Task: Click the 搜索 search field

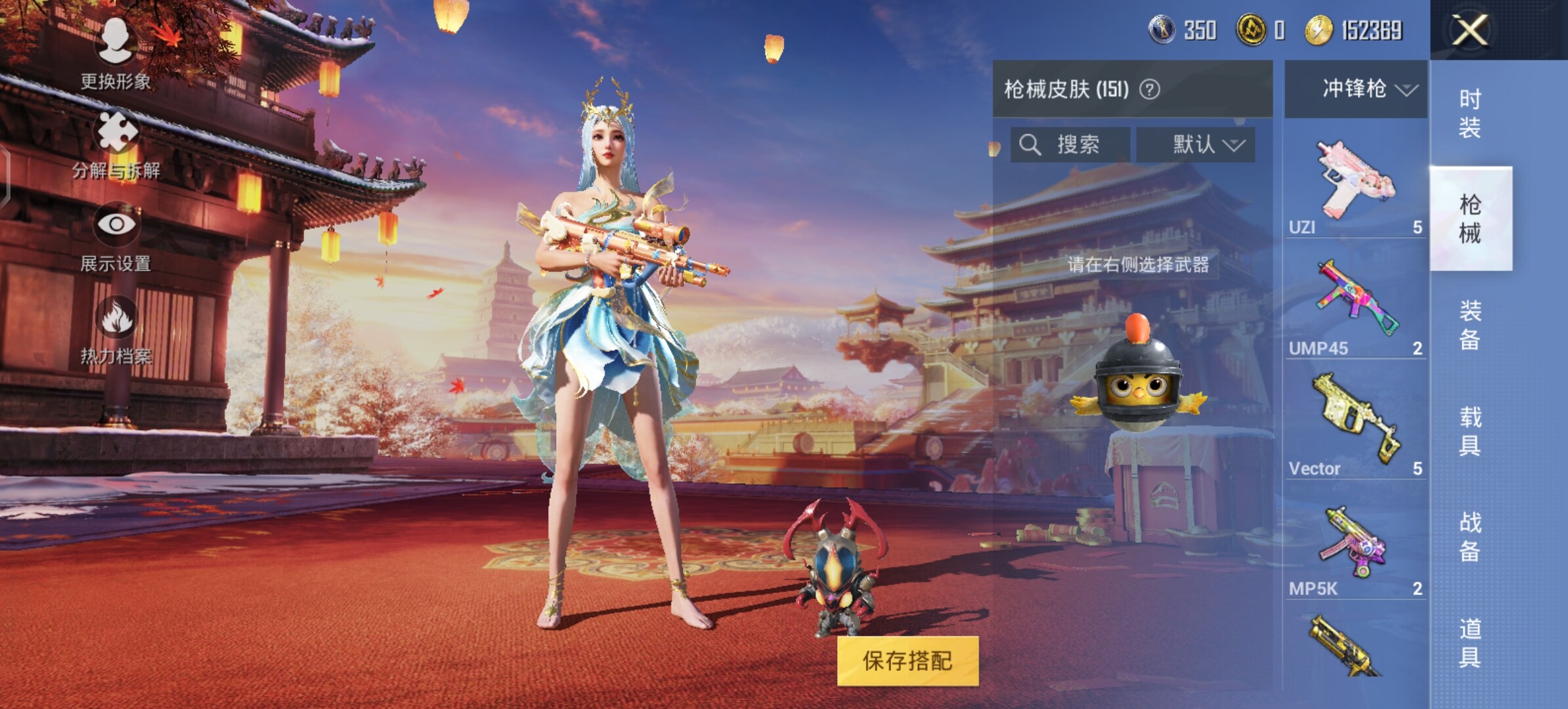Action: [1070, 144]
